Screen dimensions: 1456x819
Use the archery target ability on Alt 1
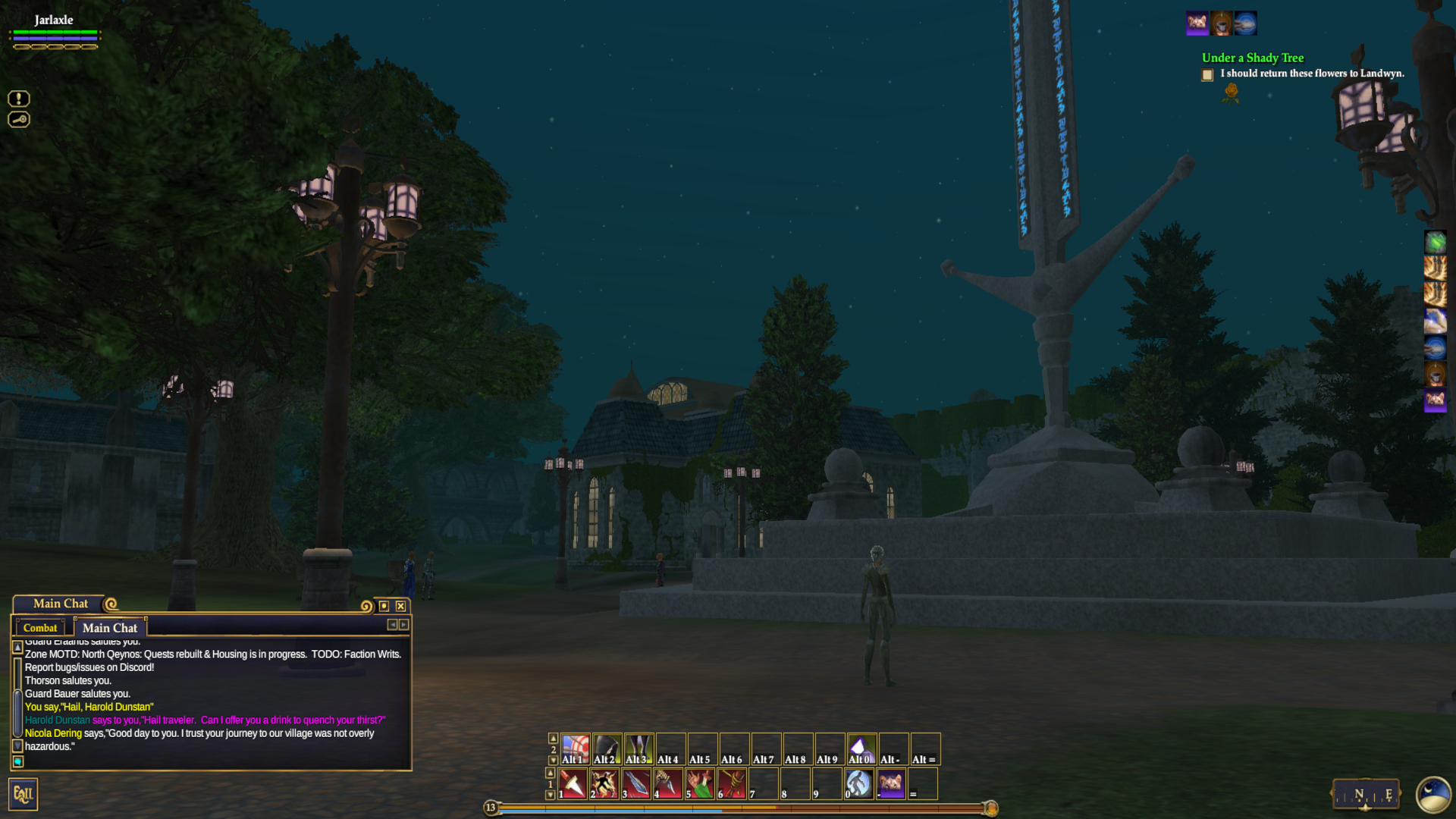click(x=576, y=748)
